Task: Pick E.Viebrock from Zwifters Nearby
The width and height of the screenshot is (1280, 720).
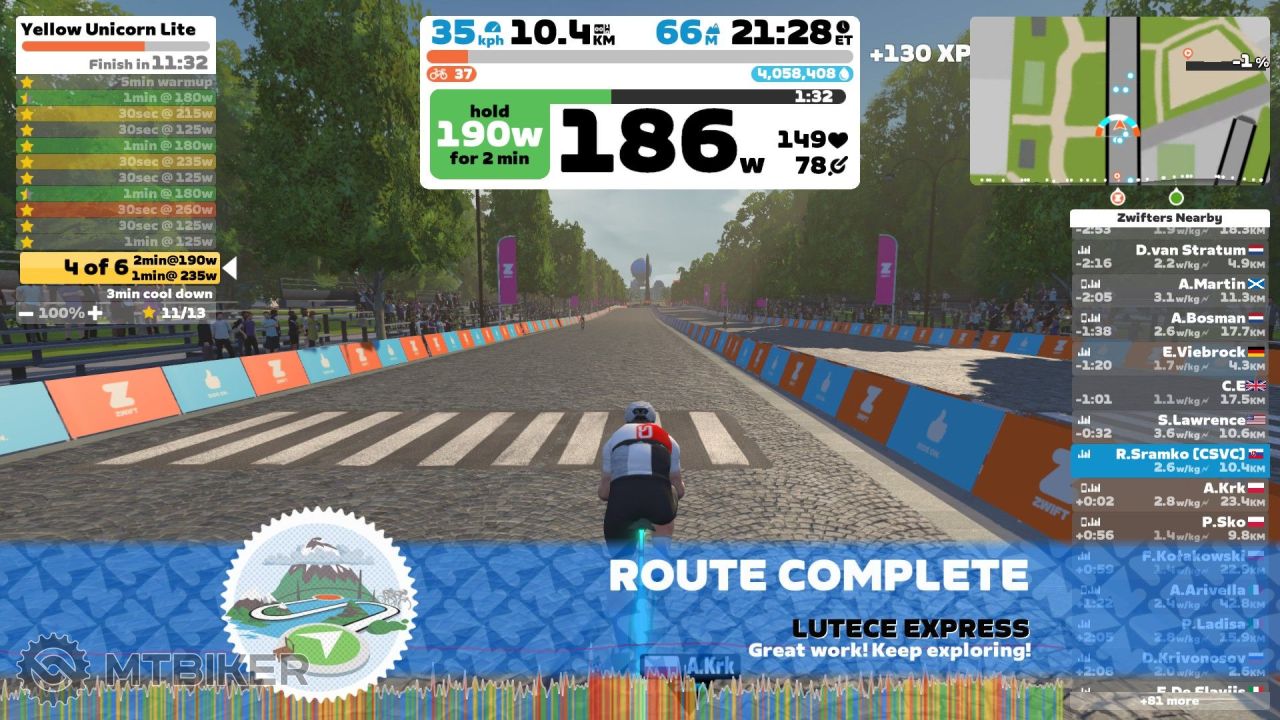Action: click(x=1169, y=359)
